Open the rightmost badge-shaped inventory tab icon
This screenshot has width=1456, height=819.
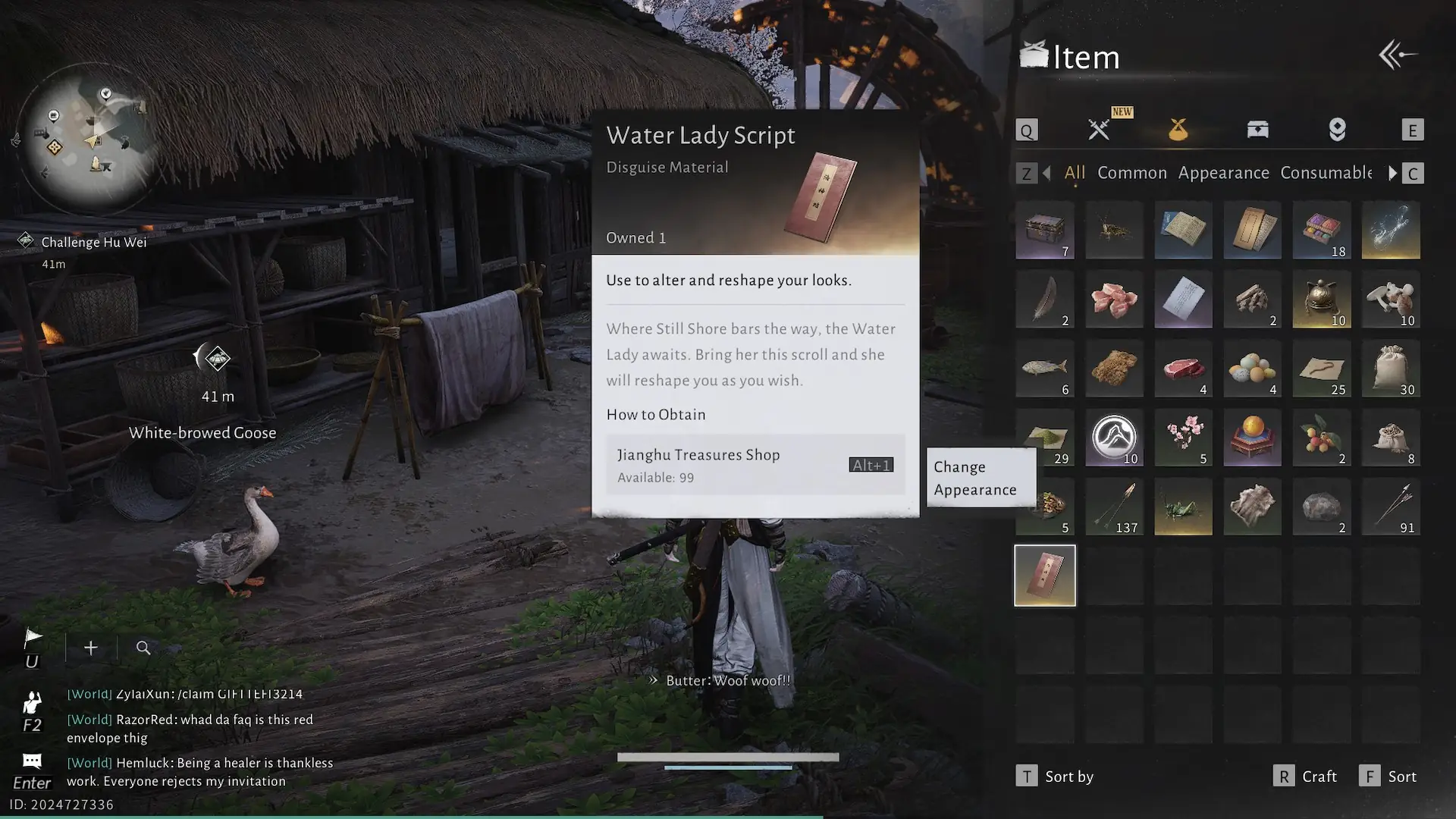[1337, 129]
